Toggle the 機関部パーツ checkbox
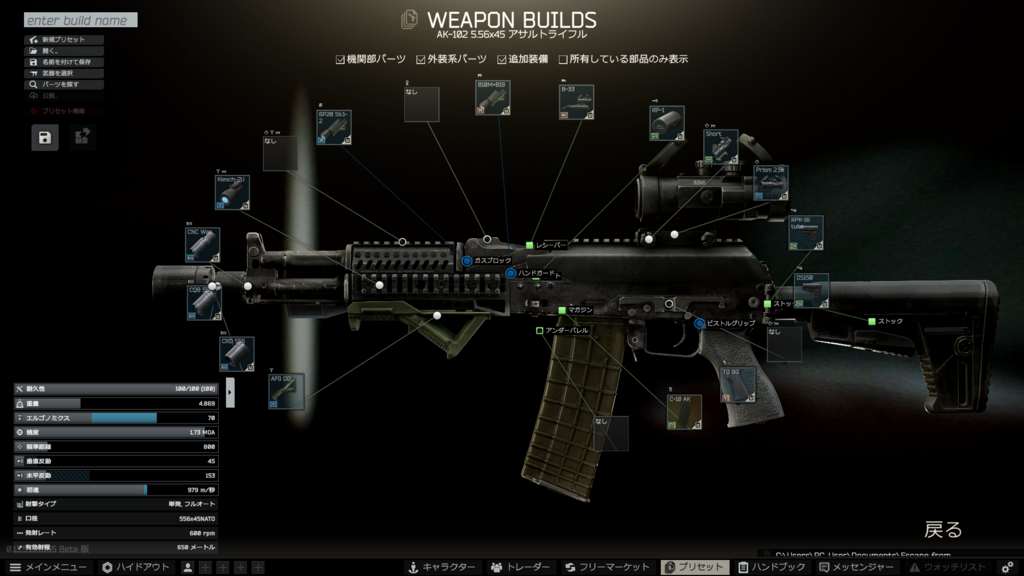Screen dimensions: 1024x576 point(341,60)
